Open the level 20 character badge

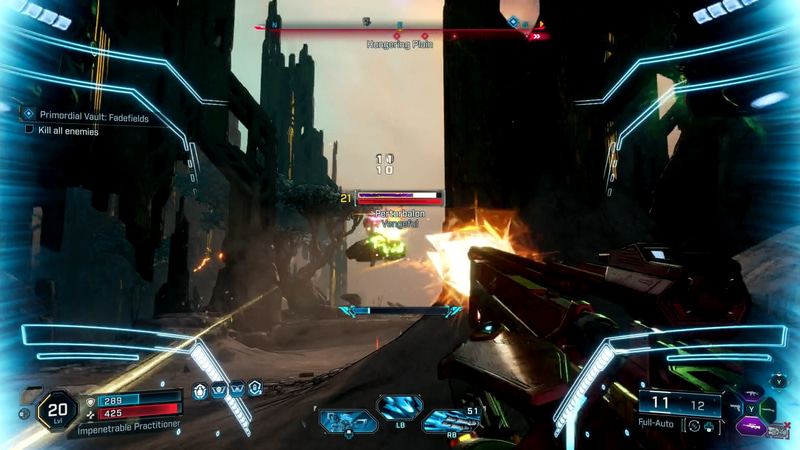tap(57, 411)
